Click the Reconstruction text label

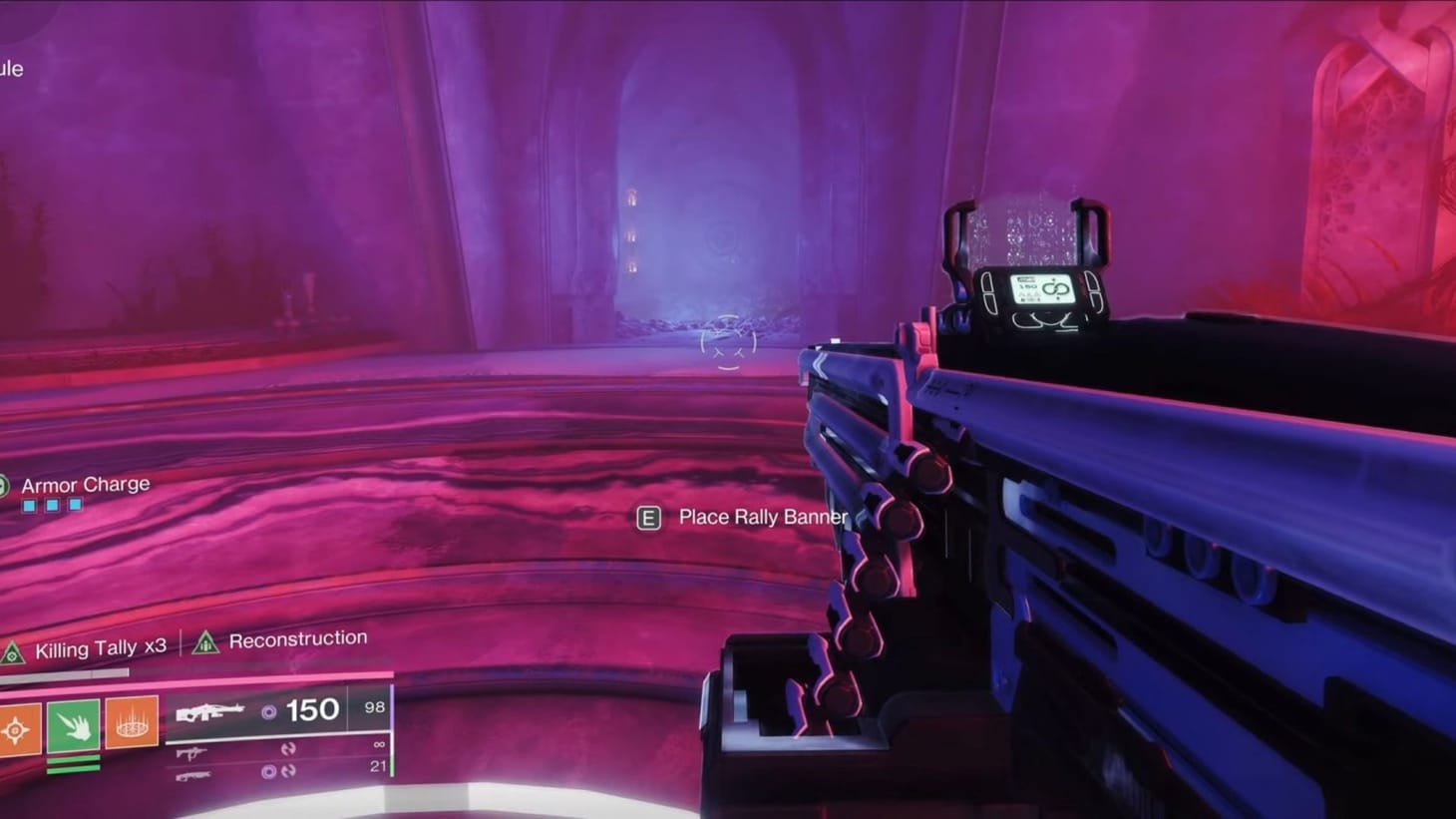(x=297, y=638)
